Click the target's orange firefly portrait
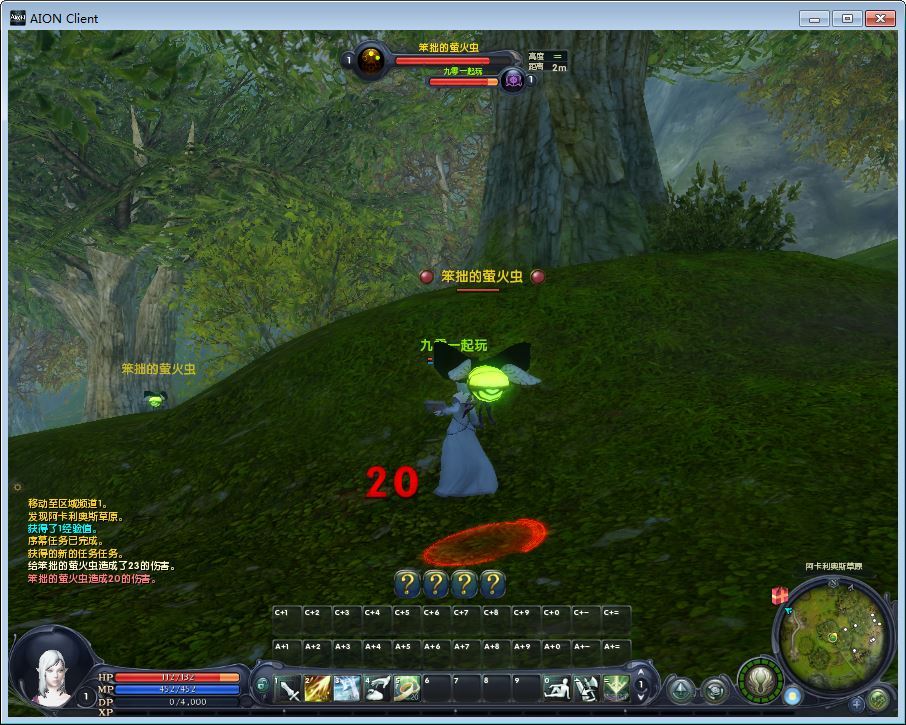The image size is (906, 725). click(371, 60)
